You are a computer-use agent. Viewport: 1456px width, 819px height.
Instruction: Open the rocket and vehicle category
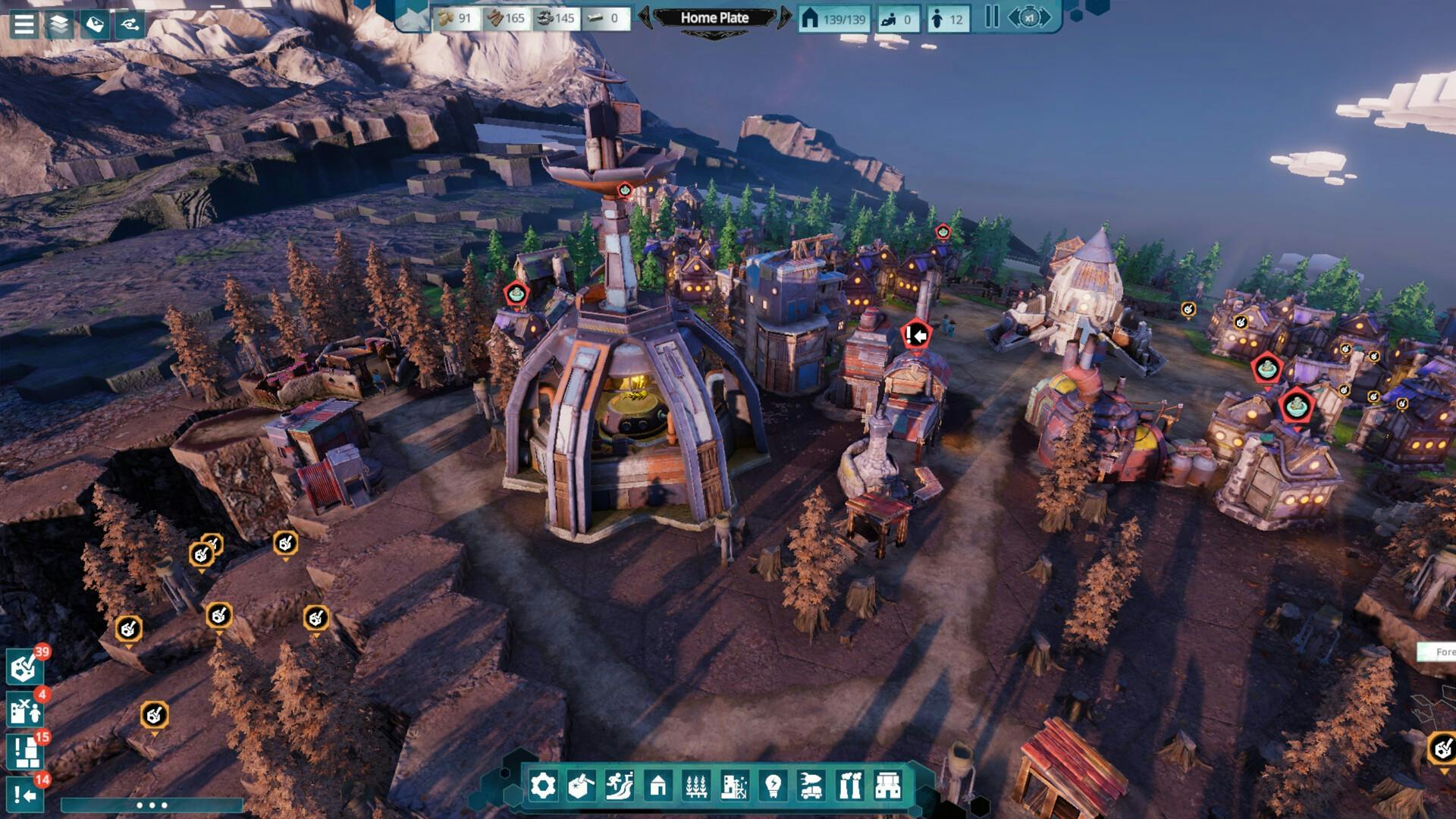(x=811, y=786)
